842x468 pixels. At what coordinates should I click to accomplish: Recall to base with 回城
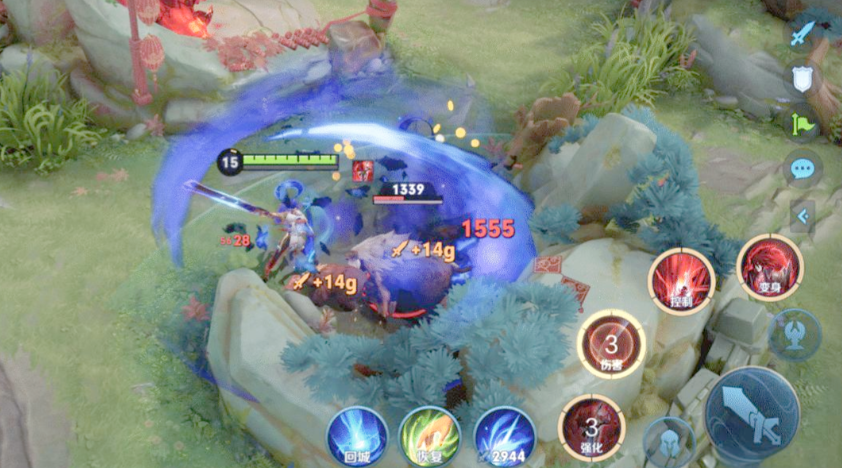click(x=357, y=437)
